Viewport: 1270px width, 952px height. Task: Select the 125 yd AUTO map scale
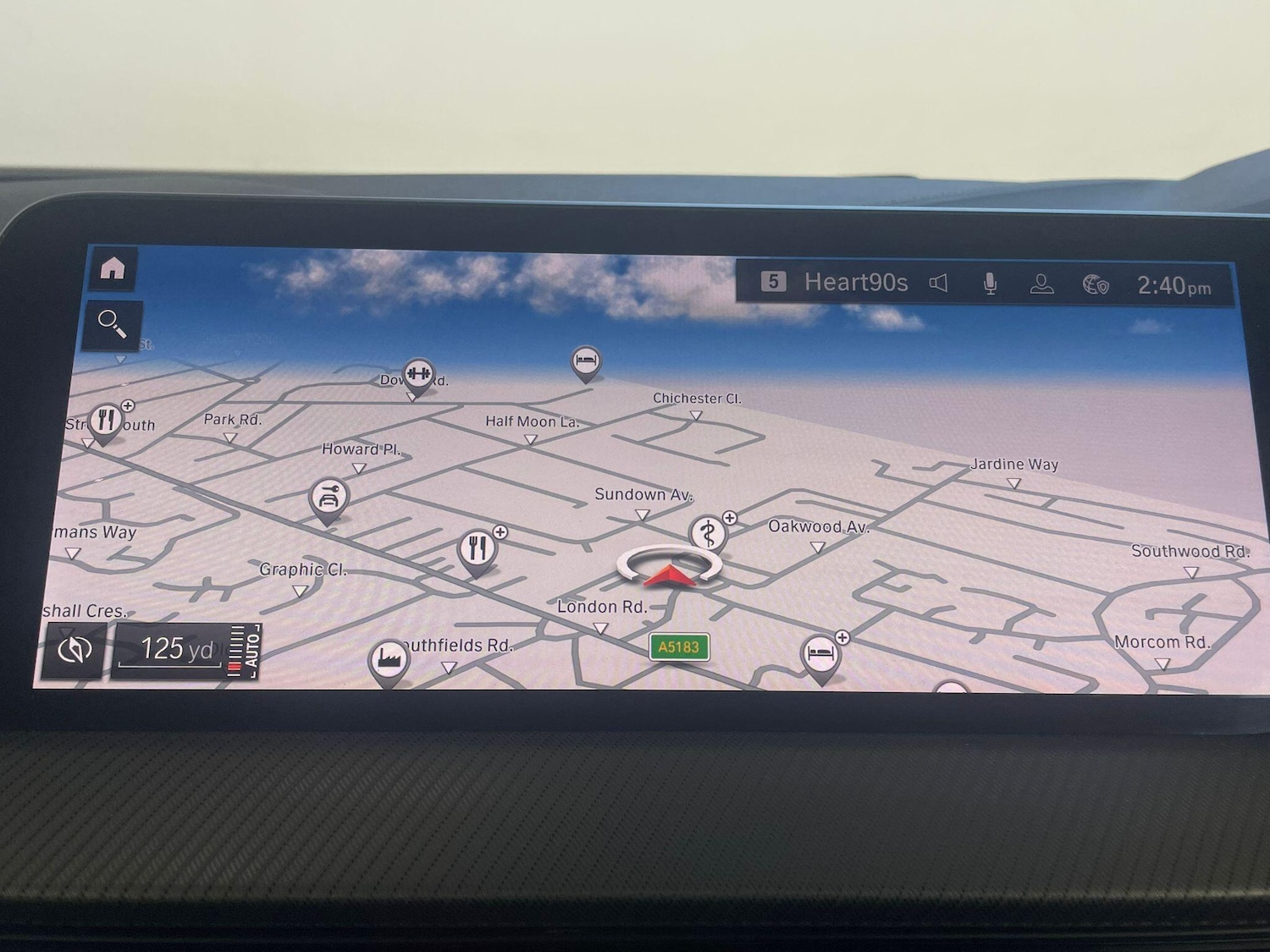186,650
